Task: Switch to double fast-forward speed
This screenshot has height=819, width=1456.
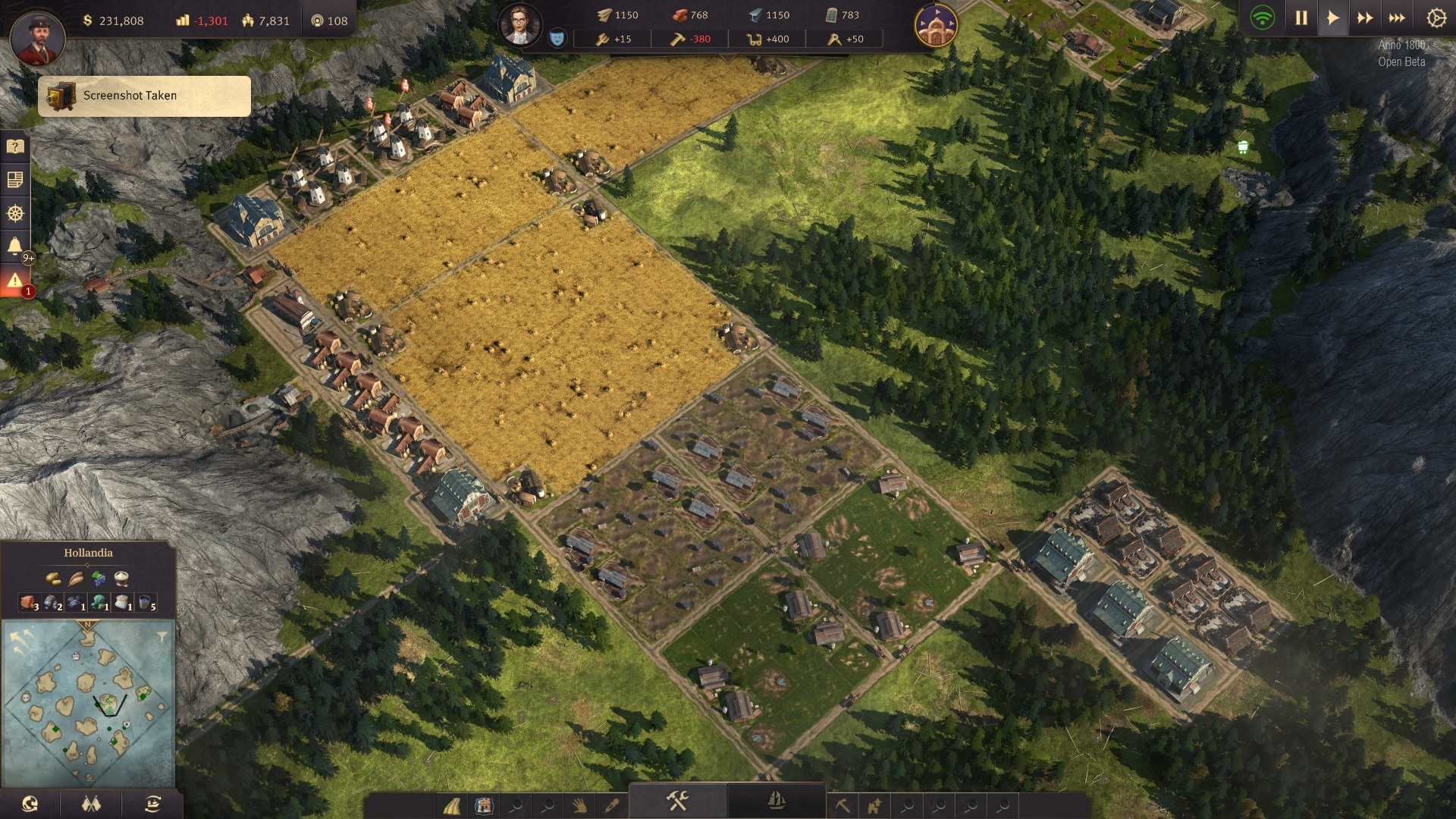Action: pos(1365,18)
